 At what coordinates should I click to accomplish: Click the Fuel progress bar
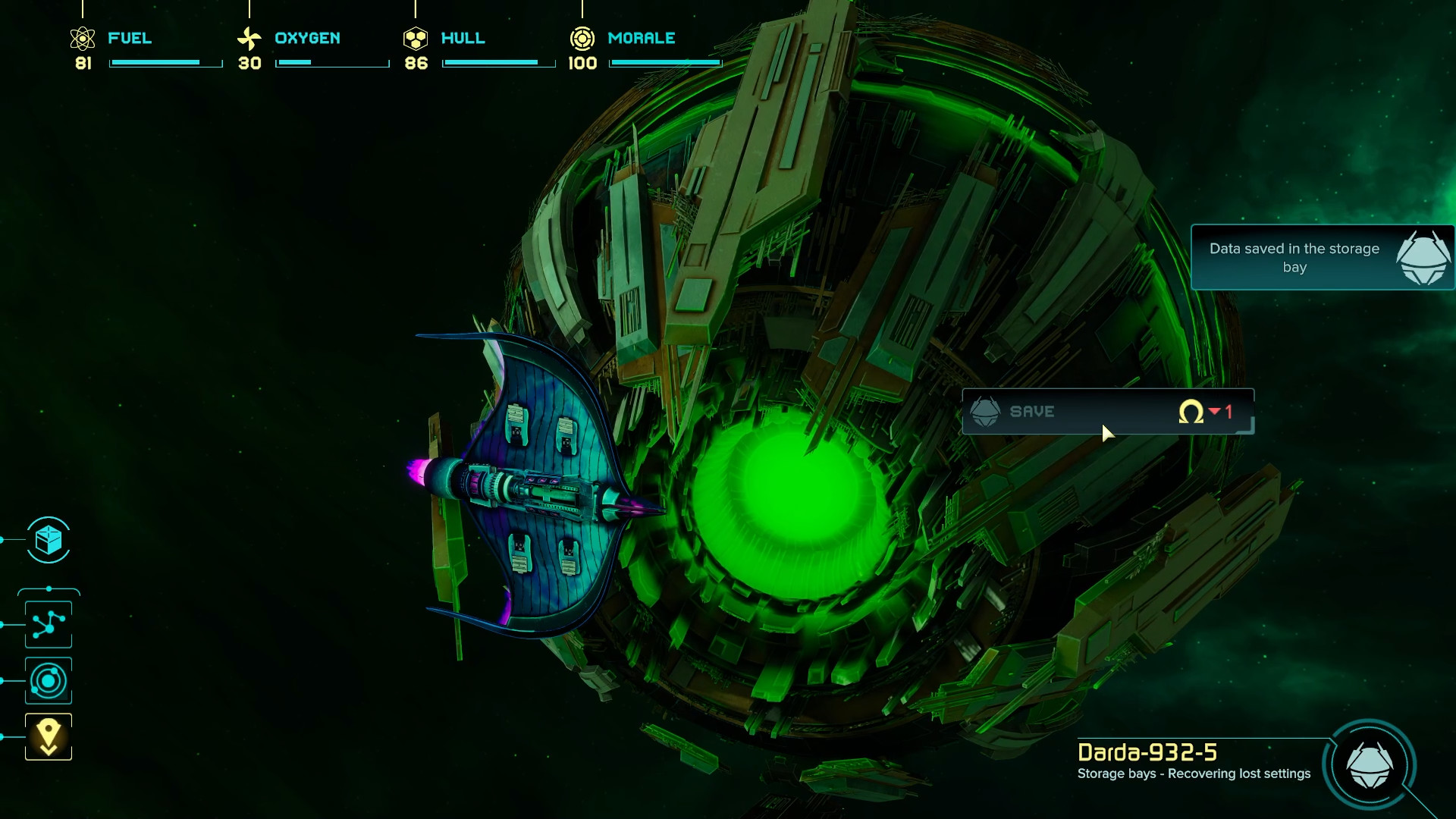coord(164,64)
